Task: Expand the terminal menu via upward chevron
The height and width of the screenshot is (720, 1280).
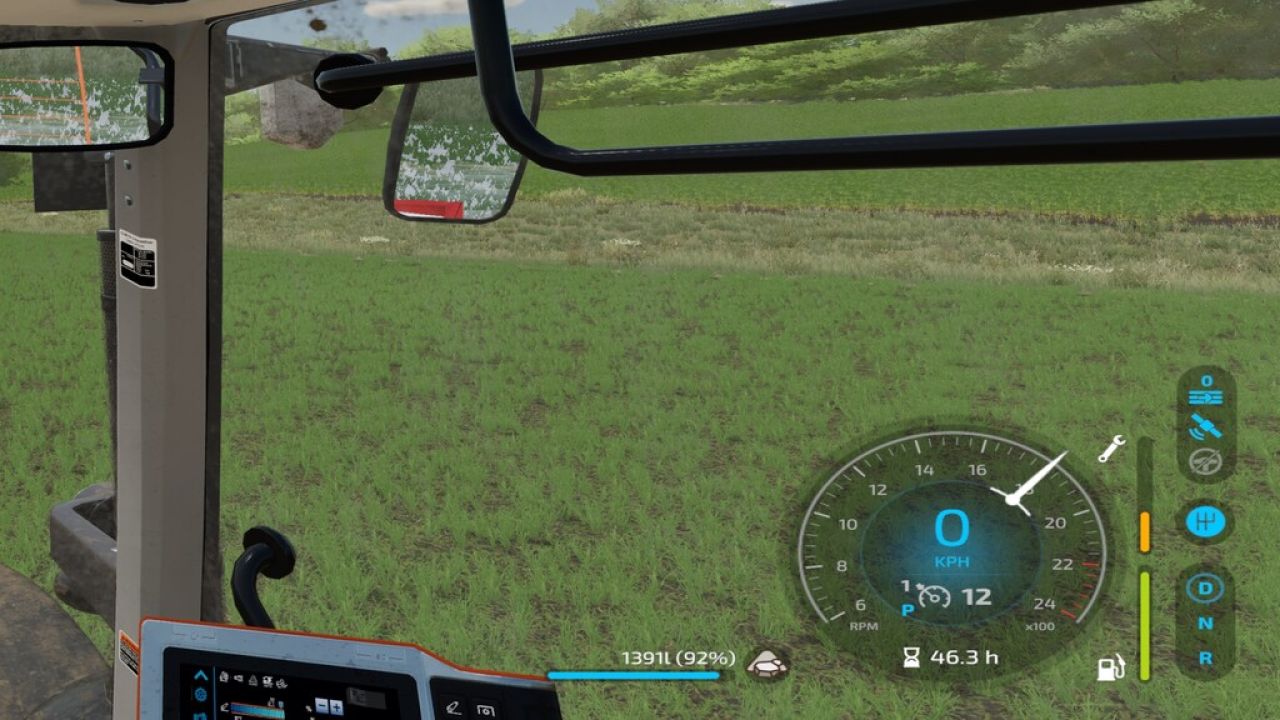Action: click(200, 675)
